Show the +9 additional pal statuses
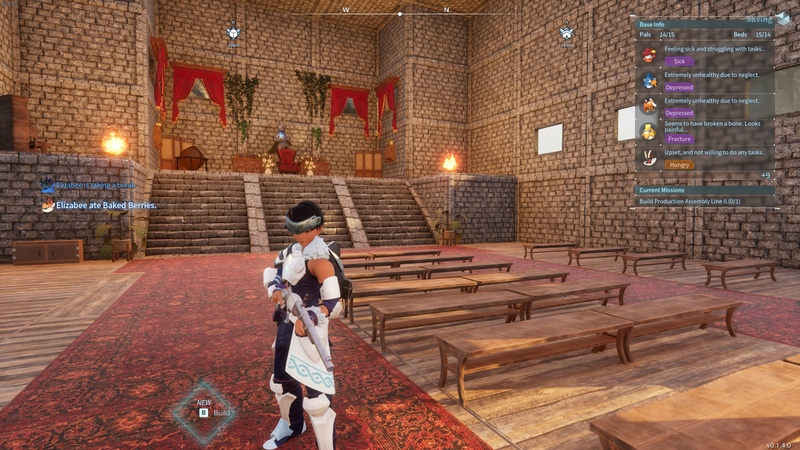 [x=765, y=175]
